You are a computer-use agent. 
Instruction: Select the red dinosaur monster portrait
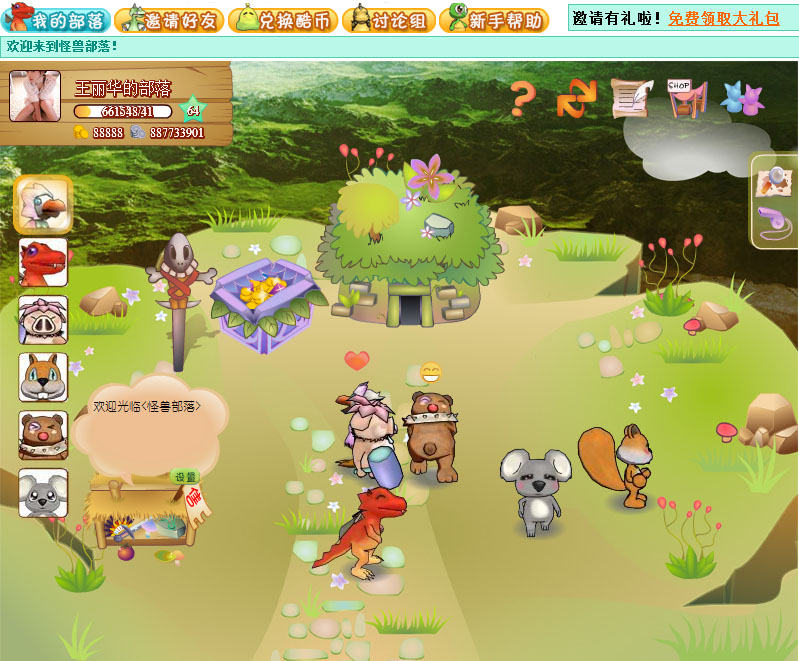(x=43, y=262)
